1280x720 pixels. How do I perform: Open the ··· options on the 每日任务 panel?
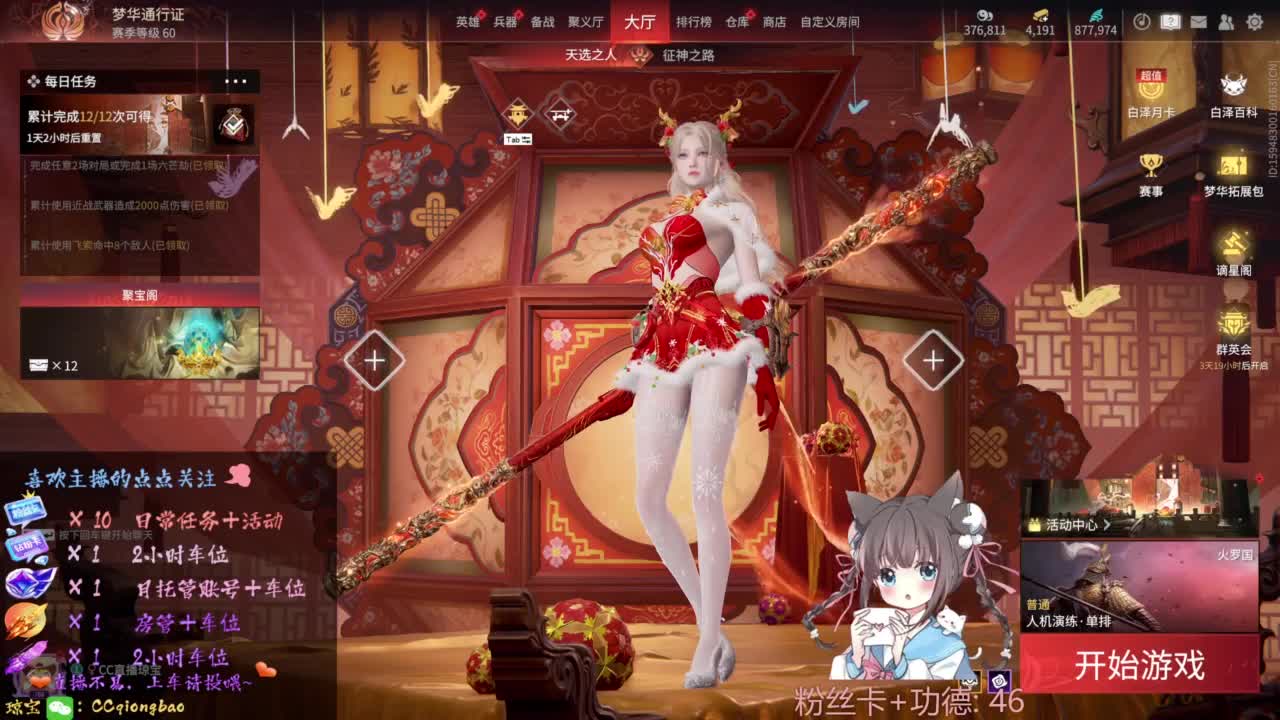(236, 82)
